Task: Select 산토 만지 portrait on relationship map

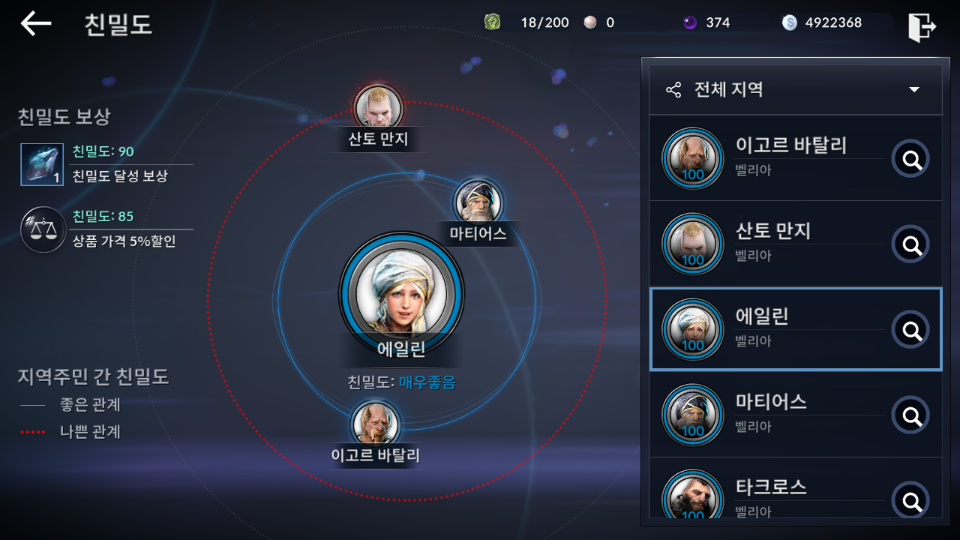Action: click(378, 105)
